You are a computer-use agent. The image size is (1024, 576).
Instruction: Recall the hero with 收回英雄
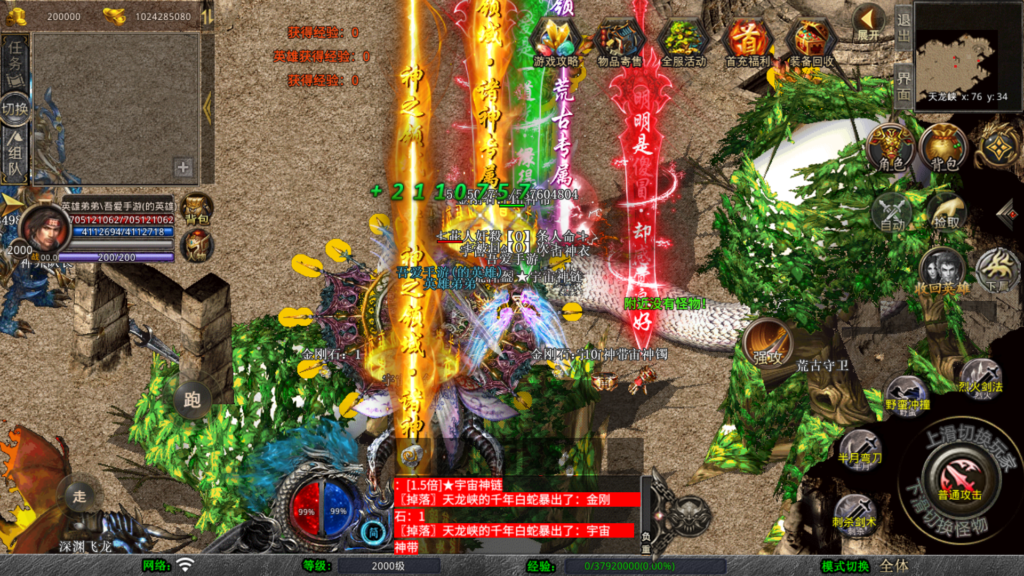[942, 271]
